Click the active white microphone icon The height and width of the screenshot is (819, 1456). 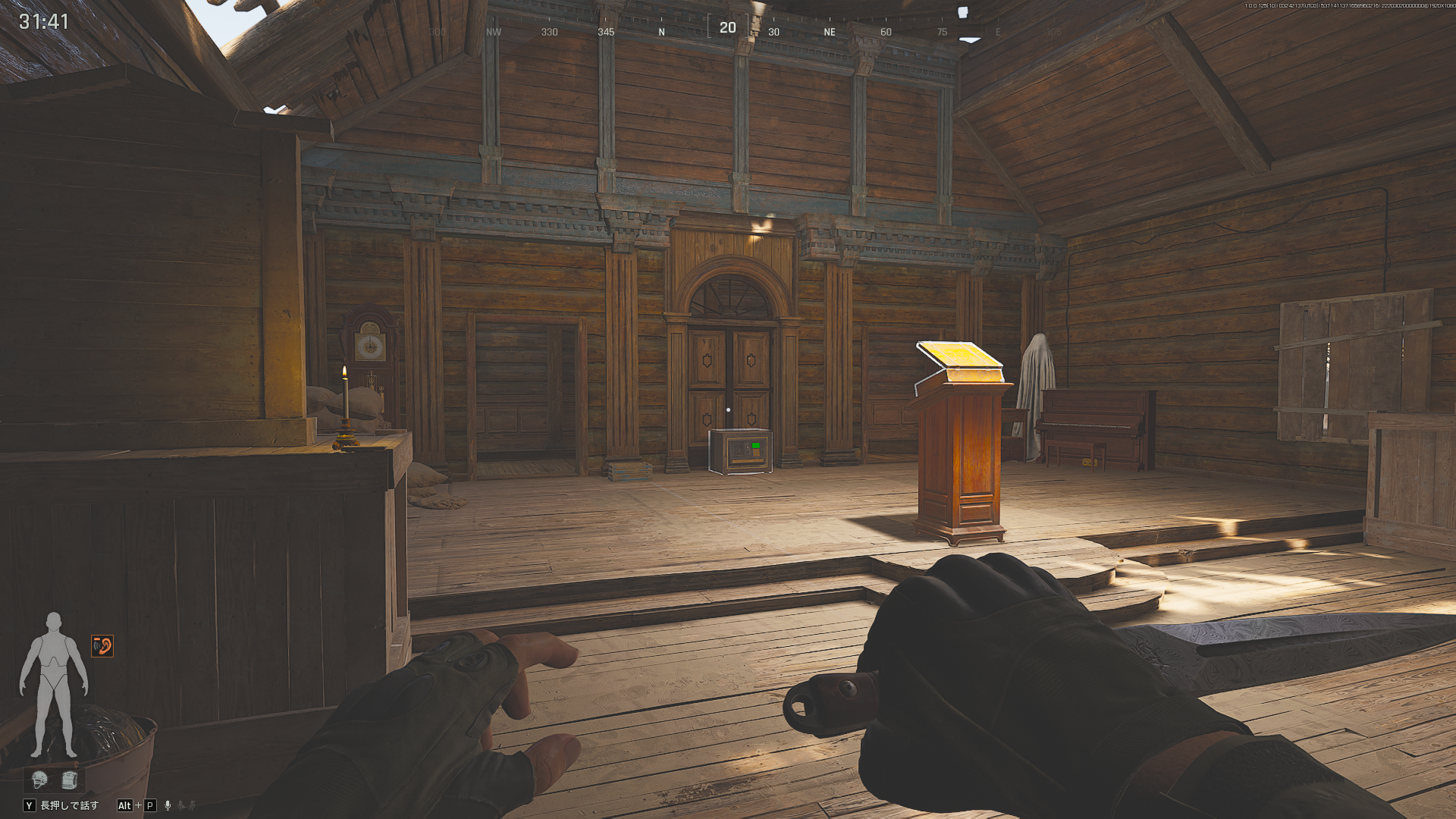click(x=168, y=805)
